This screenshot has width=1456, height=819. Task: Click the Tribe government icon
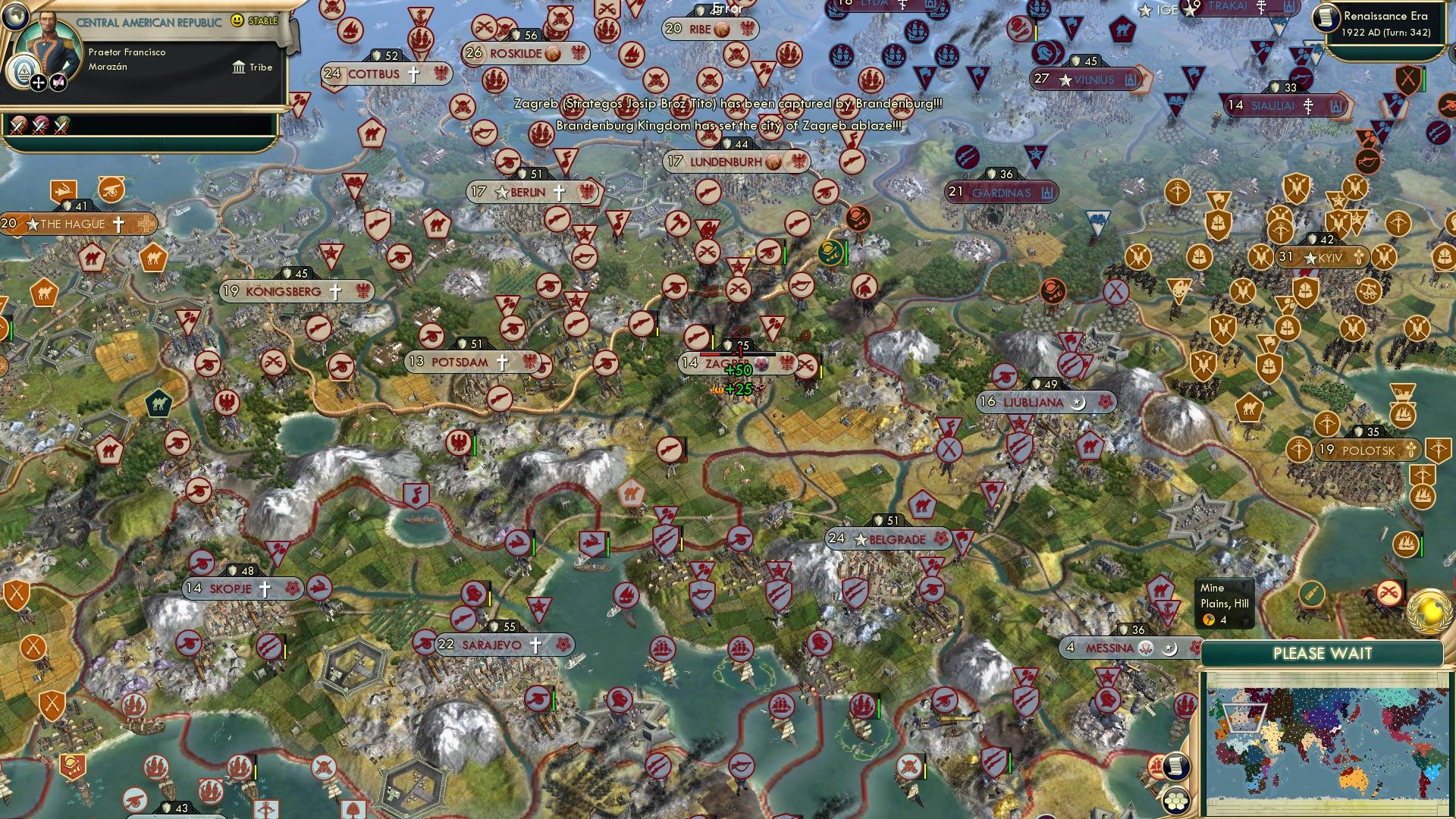pos(240,67)
